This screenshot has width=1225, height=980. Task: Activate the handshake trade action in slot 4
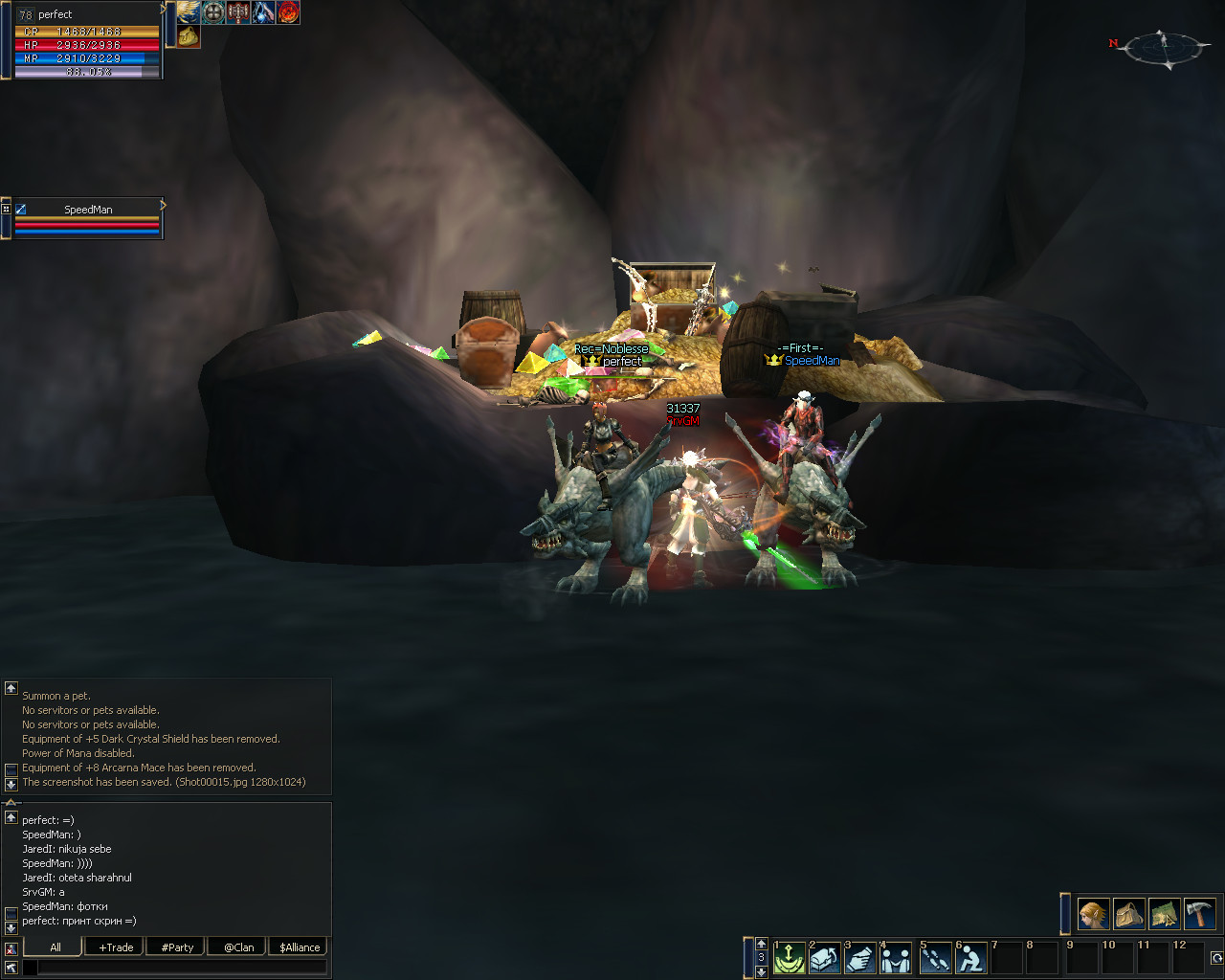[x=896, y=957]
